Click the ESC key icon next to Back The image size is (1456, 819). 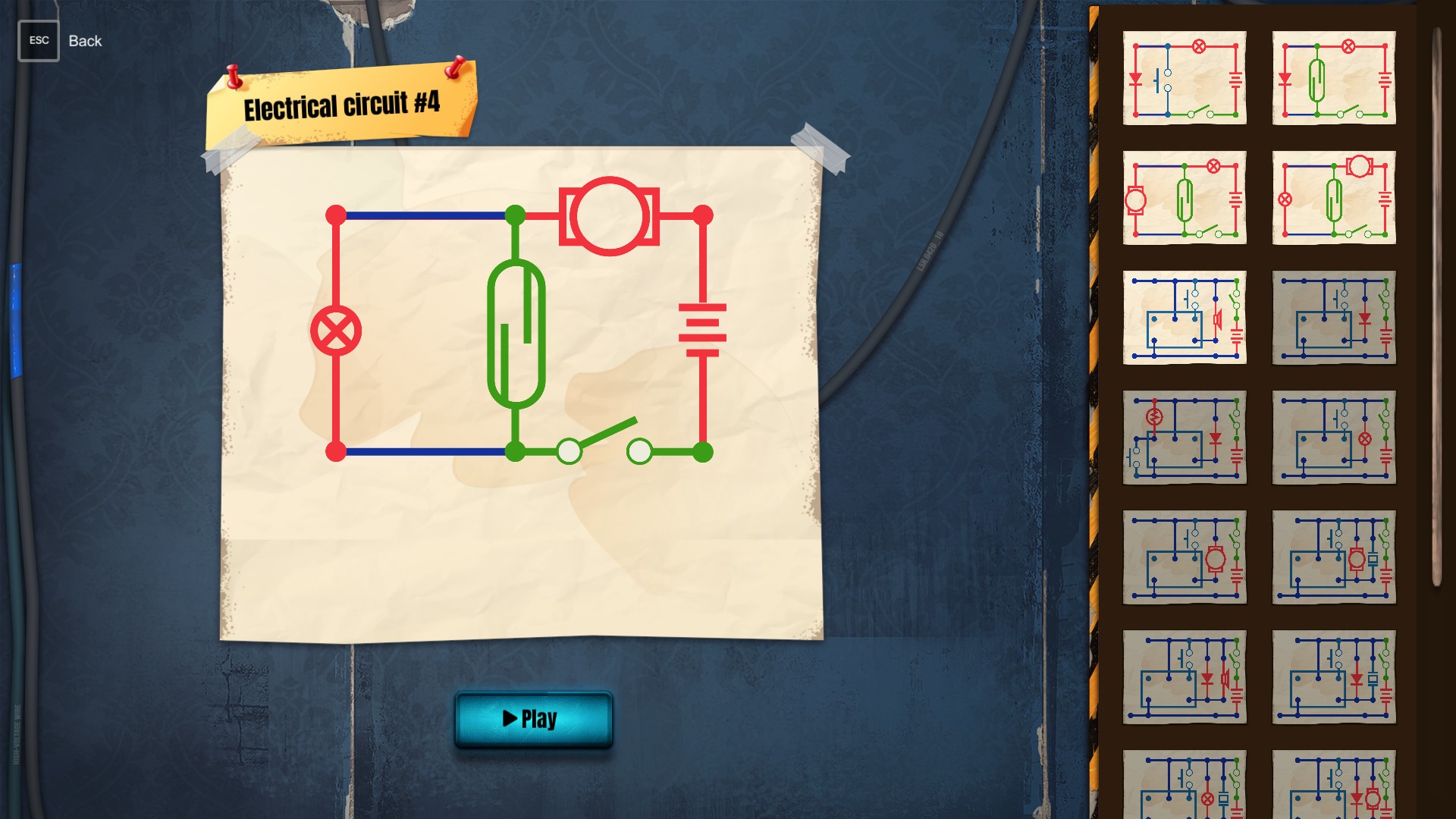38,40
